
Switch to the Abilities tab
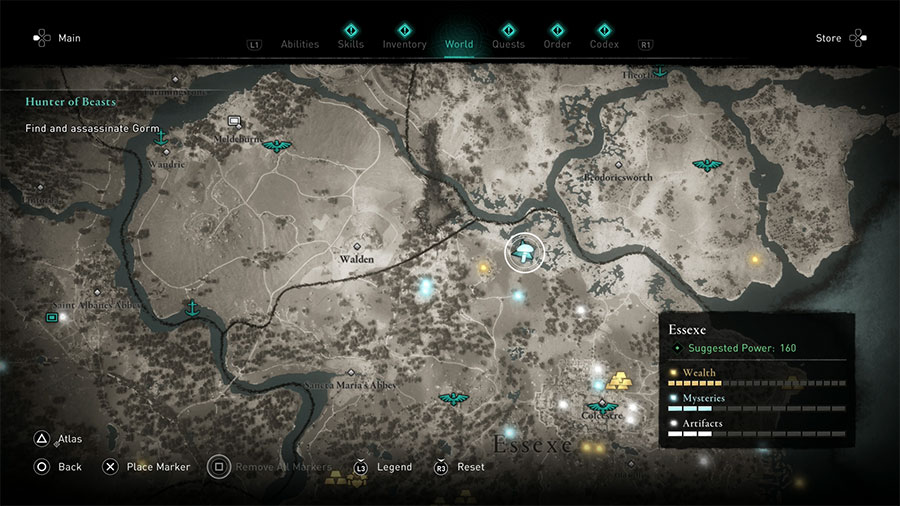(x=300, y=44)
